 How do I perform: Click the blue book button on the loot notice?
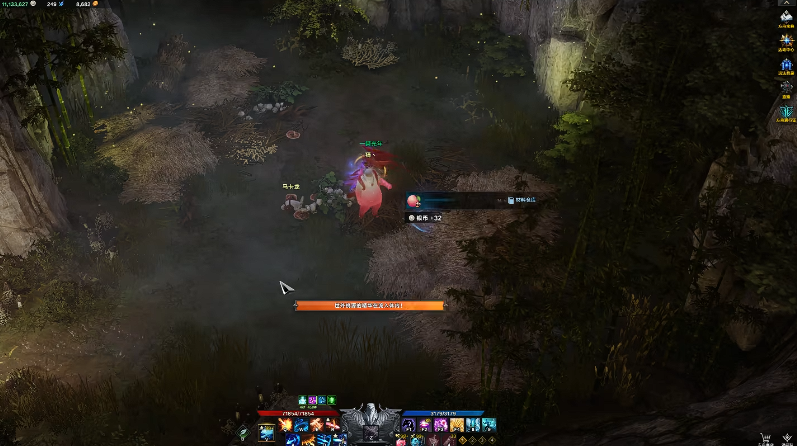click(510, 201)
